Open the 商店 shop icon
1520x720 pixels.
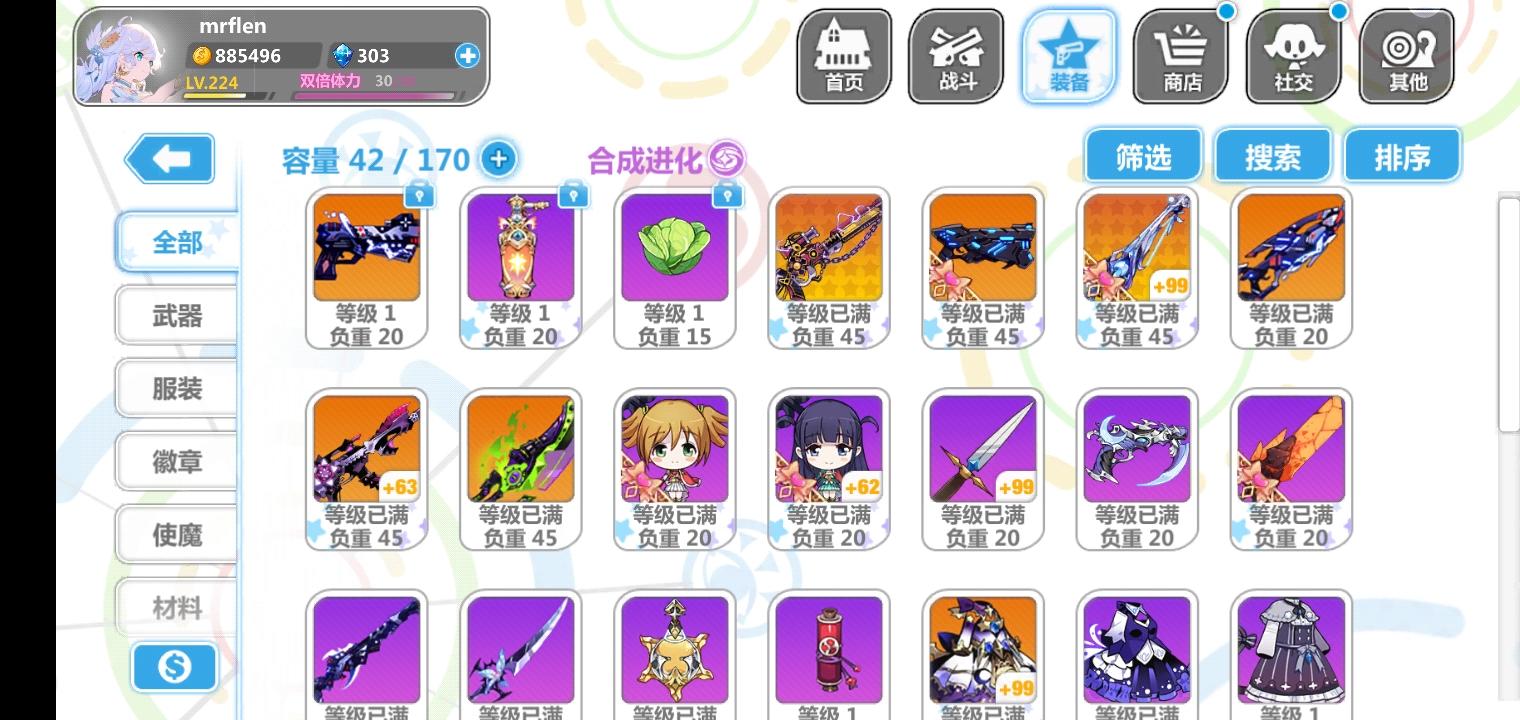coord(1180,55)
